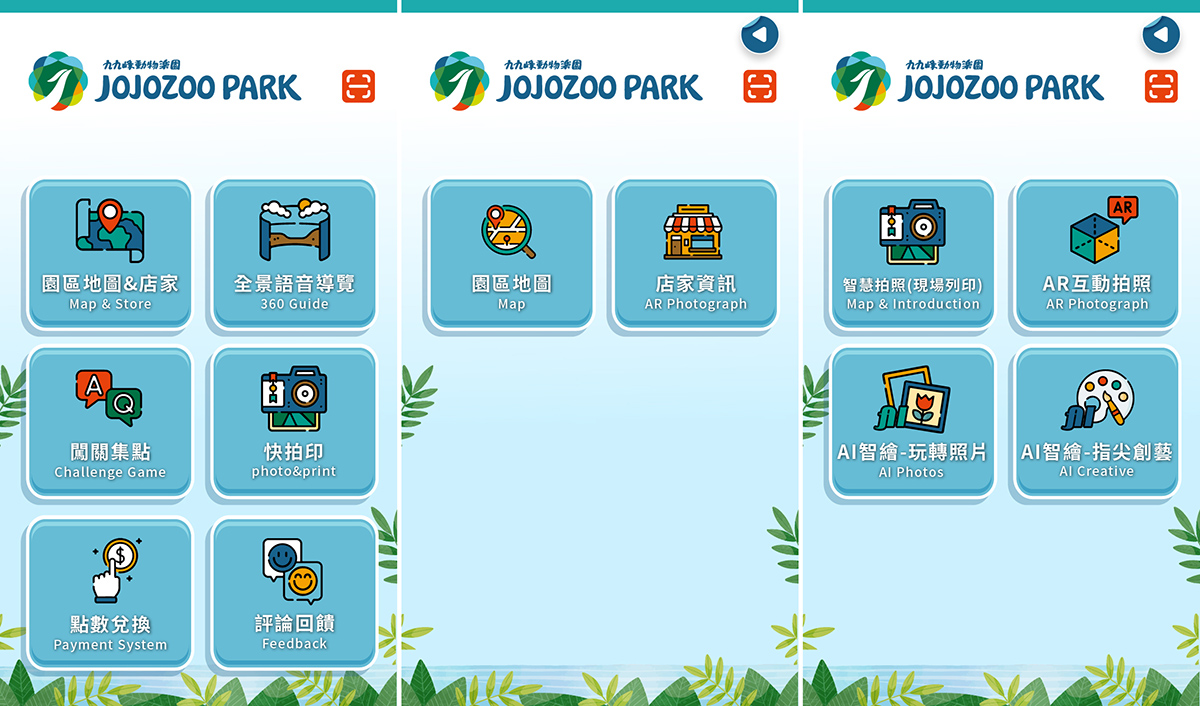Open the 園區地圖 Map tile with magnifier
Viewport: 1200px width, 706px height.
click(x=511, y=254)
